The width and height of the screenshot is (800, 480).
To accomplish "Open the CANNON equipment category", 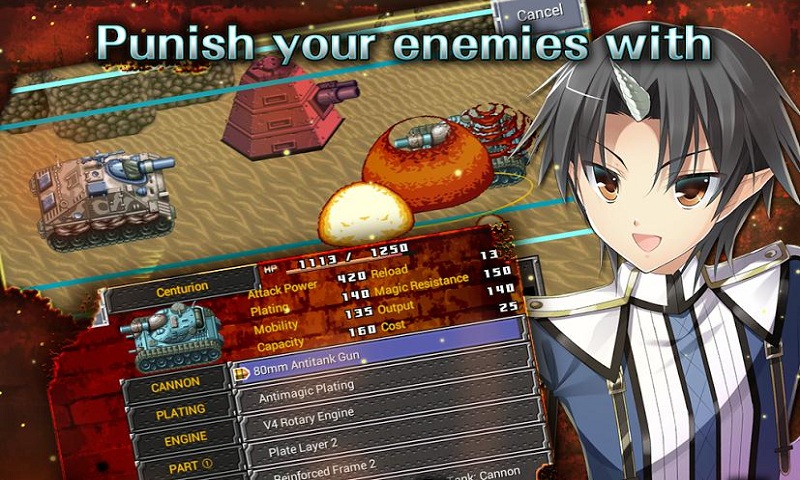I will tap(177, 381).
